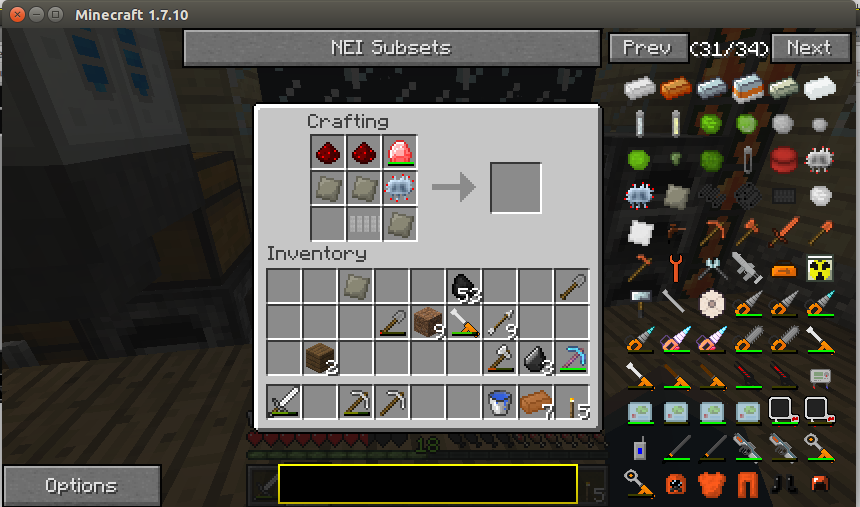Viewport: 860px width, 507px height.
Task: Go to previous NEI item page
Action: coord(646,47)
